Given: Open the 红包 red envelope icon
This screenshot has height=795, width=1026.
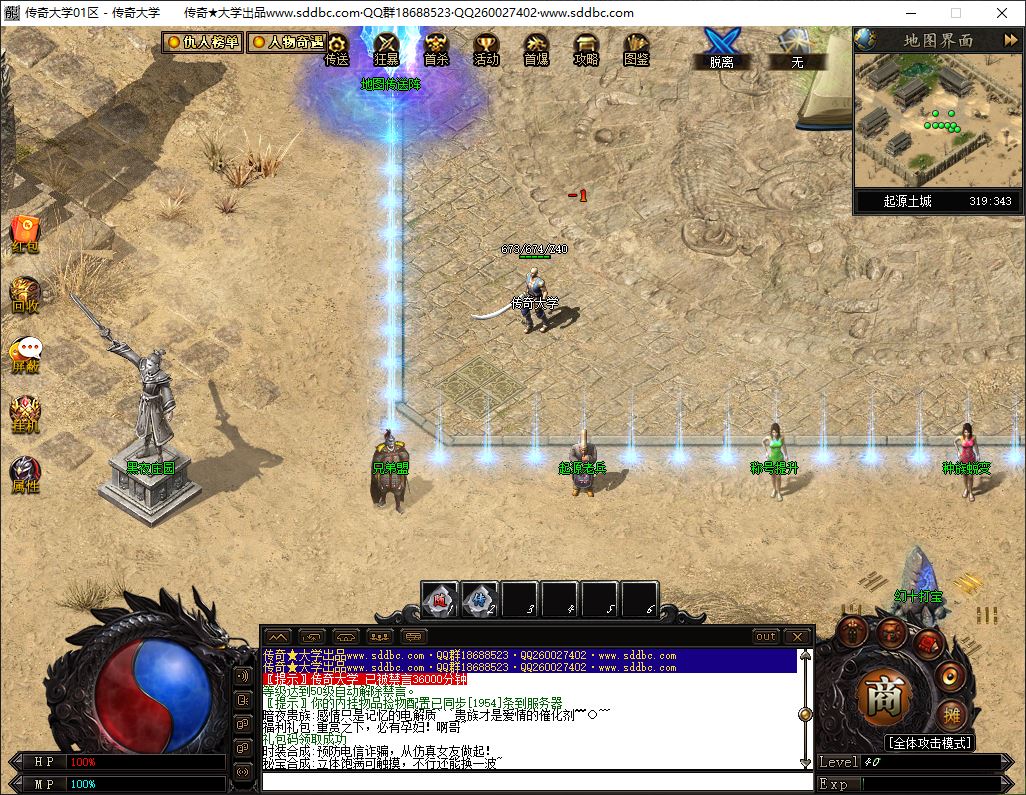Looking at the screenshot, I should click(25, 232).
